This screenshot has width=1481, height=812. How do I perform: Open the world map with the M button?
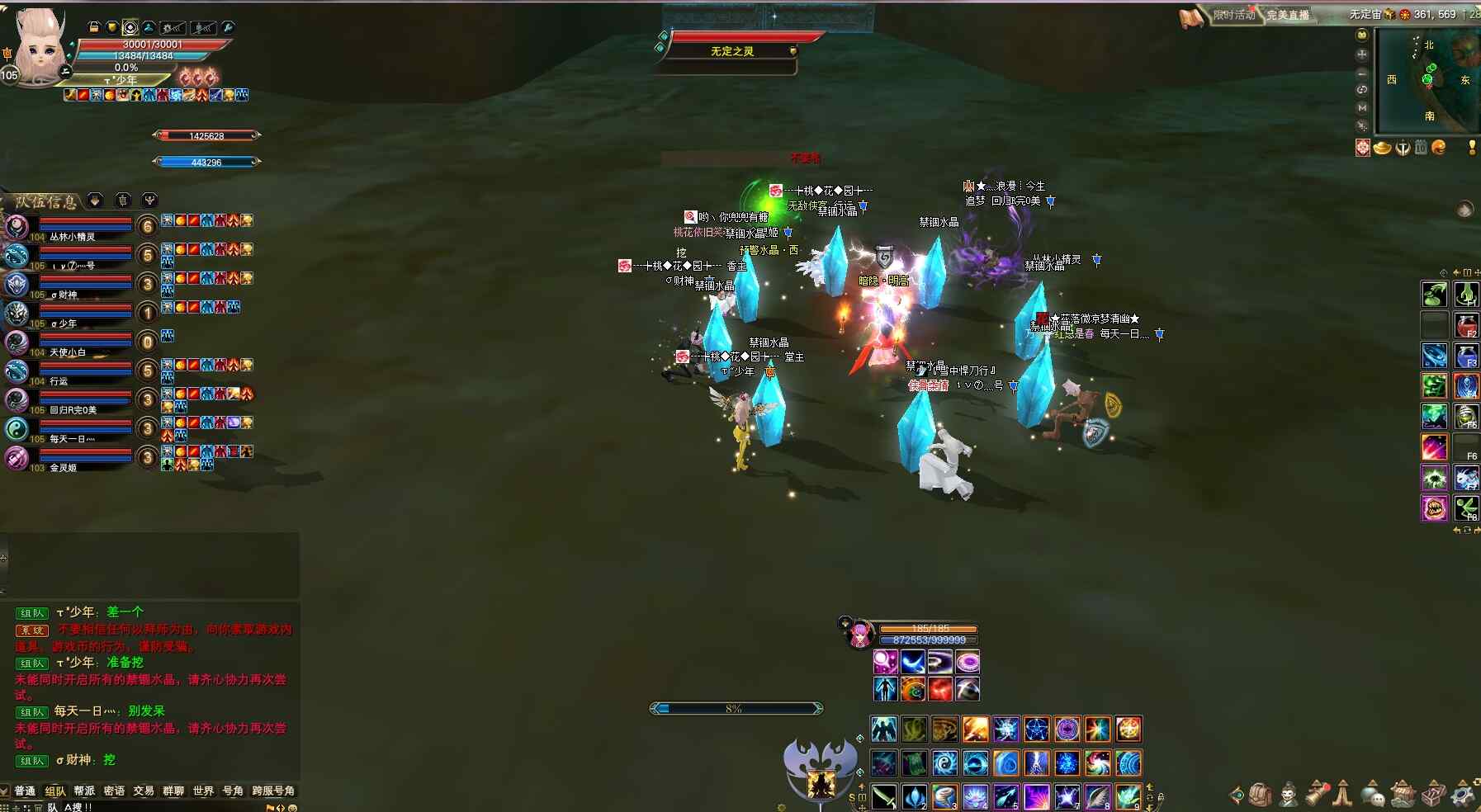(1362, 107)
